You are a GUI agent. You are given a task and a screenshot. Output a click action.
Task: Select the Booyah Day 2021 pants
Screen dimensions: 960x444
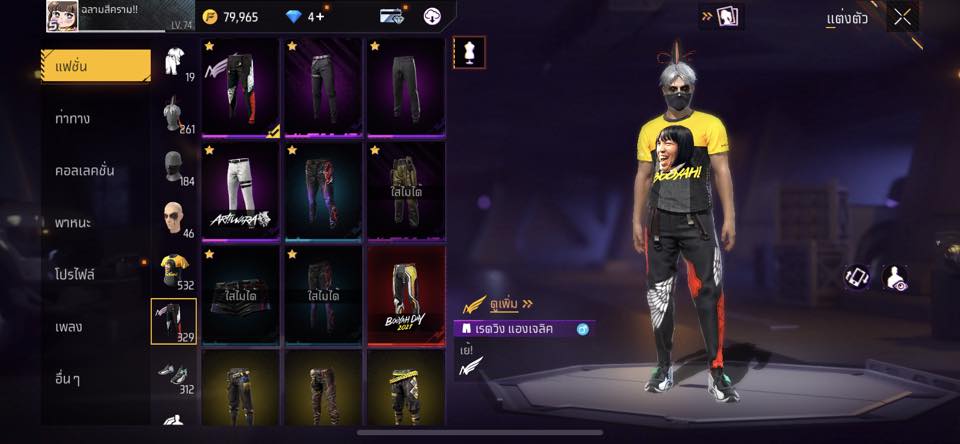(405, 294)
